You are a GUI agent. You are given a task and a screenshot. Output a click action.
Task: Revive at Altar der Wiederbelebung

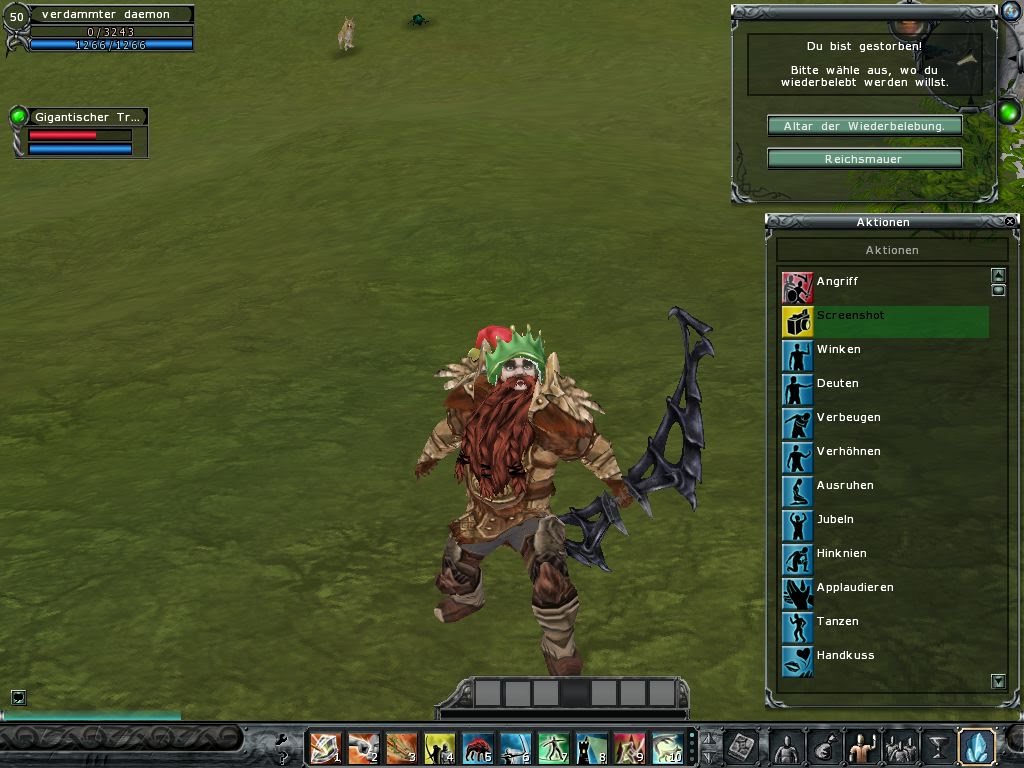click(864, 126)
